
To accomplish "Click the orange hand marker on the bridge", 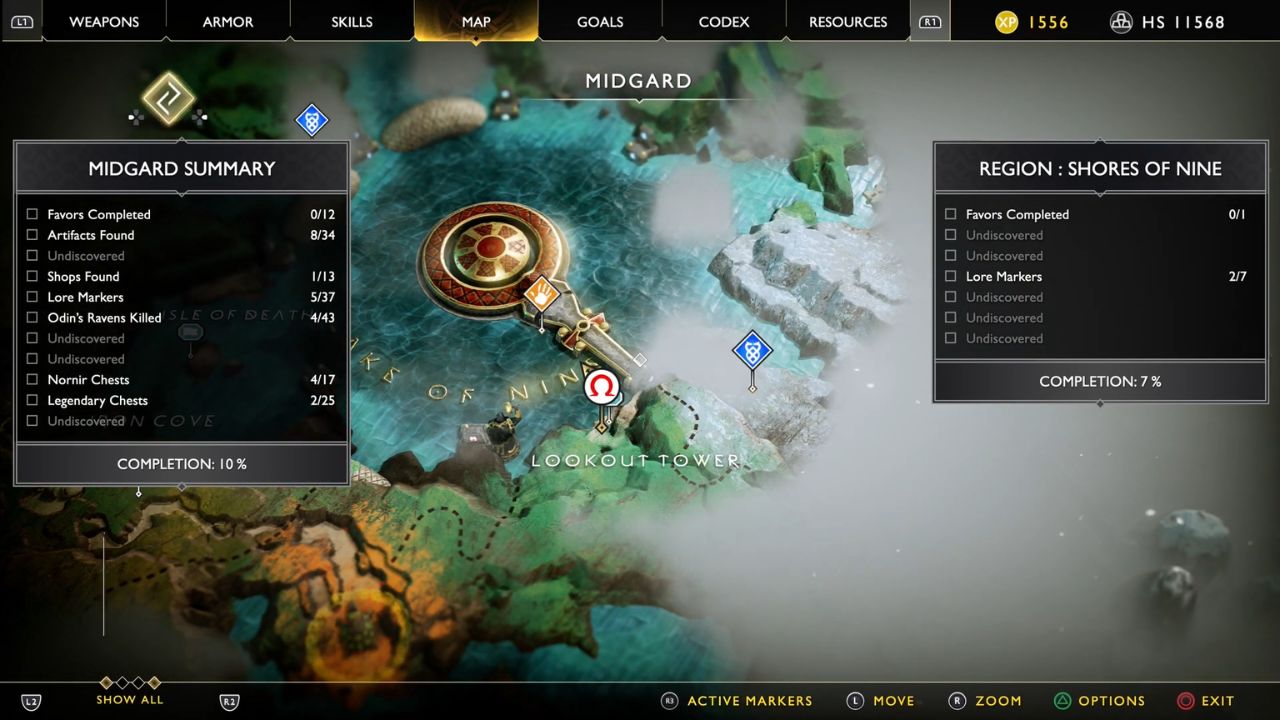I will point(541,294).
